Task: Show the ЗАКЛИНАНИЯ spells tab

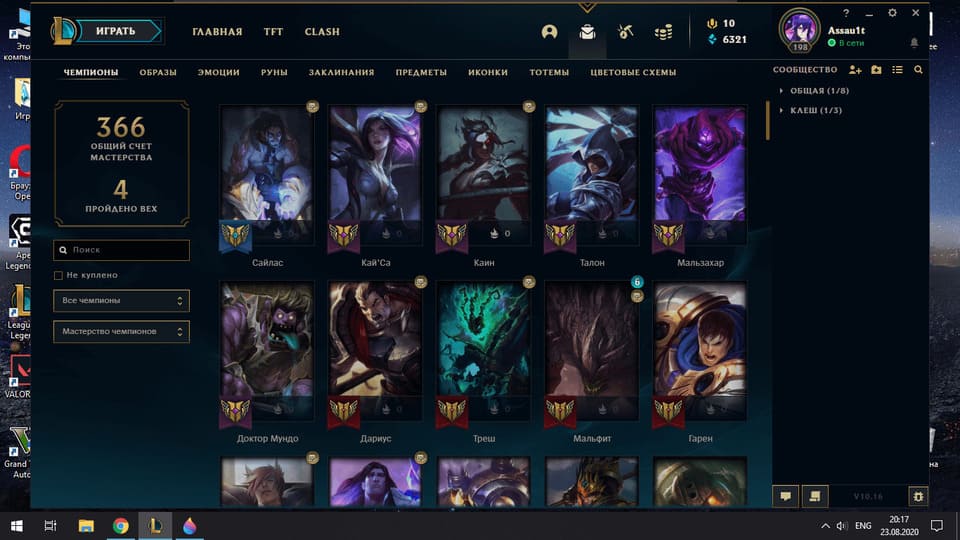Action: point(341,72)
